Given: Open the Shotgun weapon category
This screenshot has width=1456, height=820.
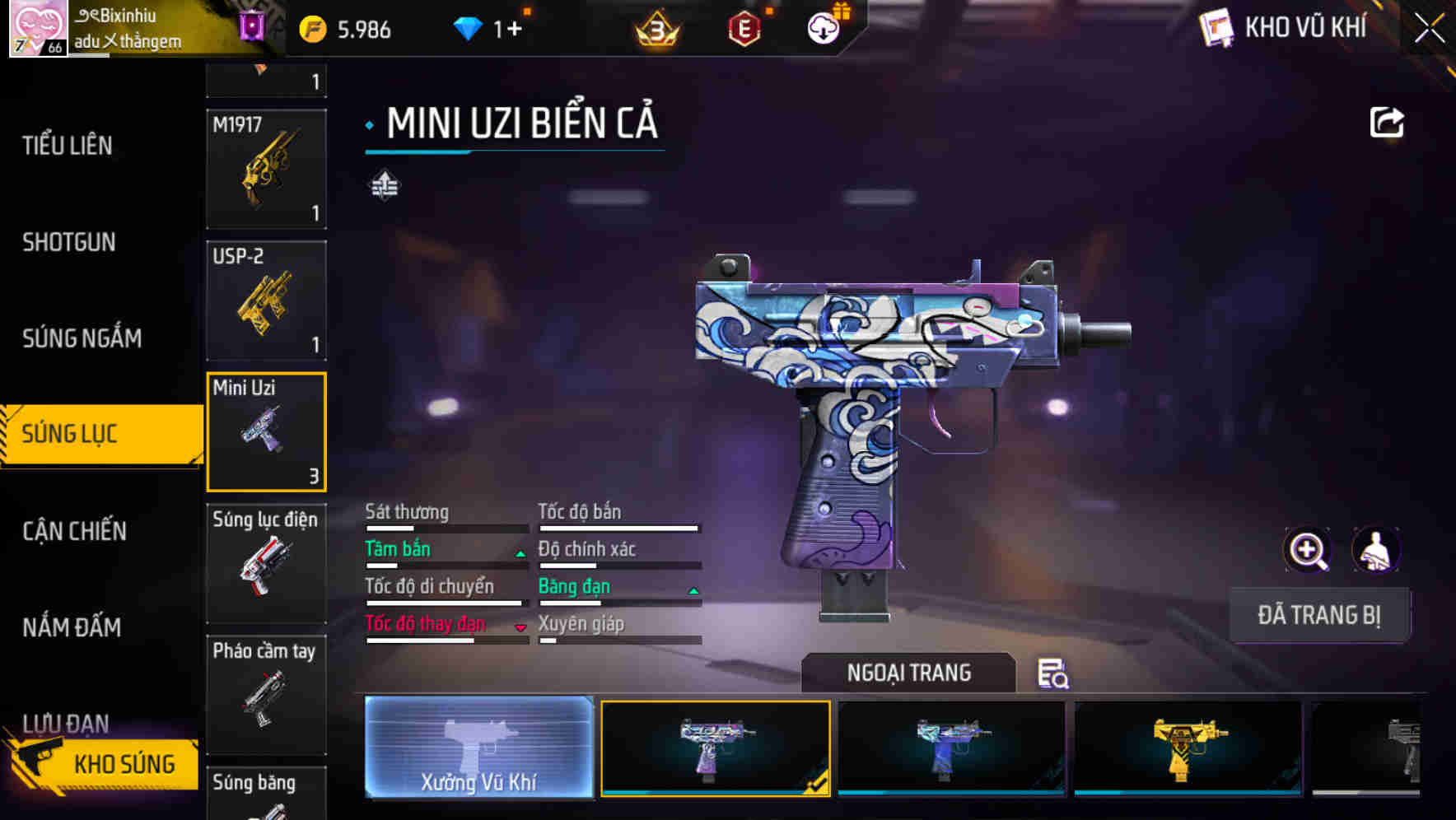Looking at the screenshot, I should click(x=69, y=242).
